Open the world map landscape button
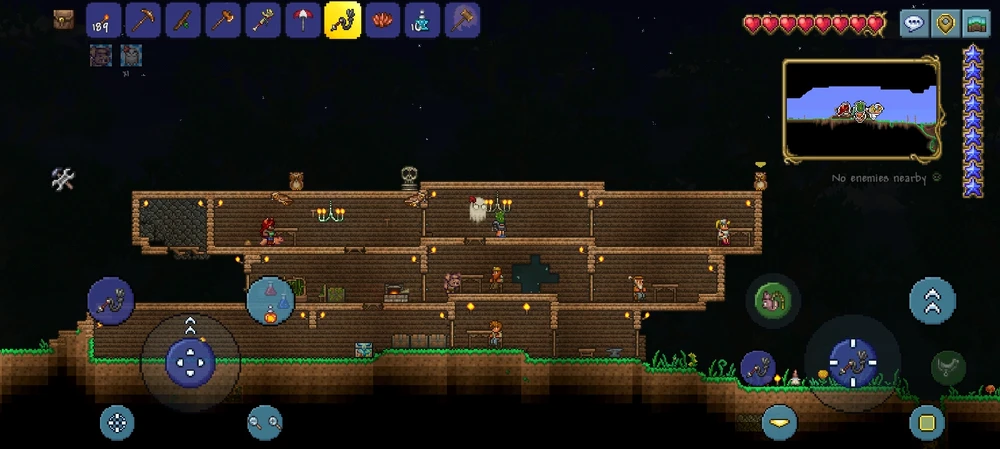1000x449 pixels. pyautogui.click(x=975, y=24)
